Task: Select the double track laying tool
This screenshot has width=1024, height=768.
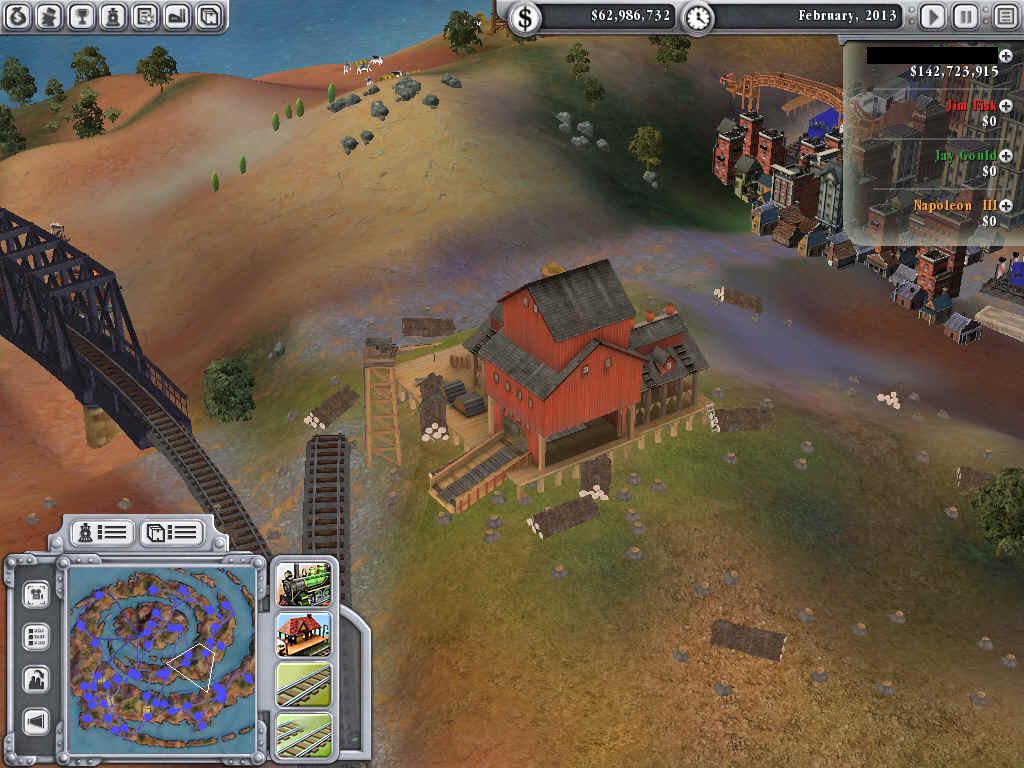Action: tap(303, 733)
